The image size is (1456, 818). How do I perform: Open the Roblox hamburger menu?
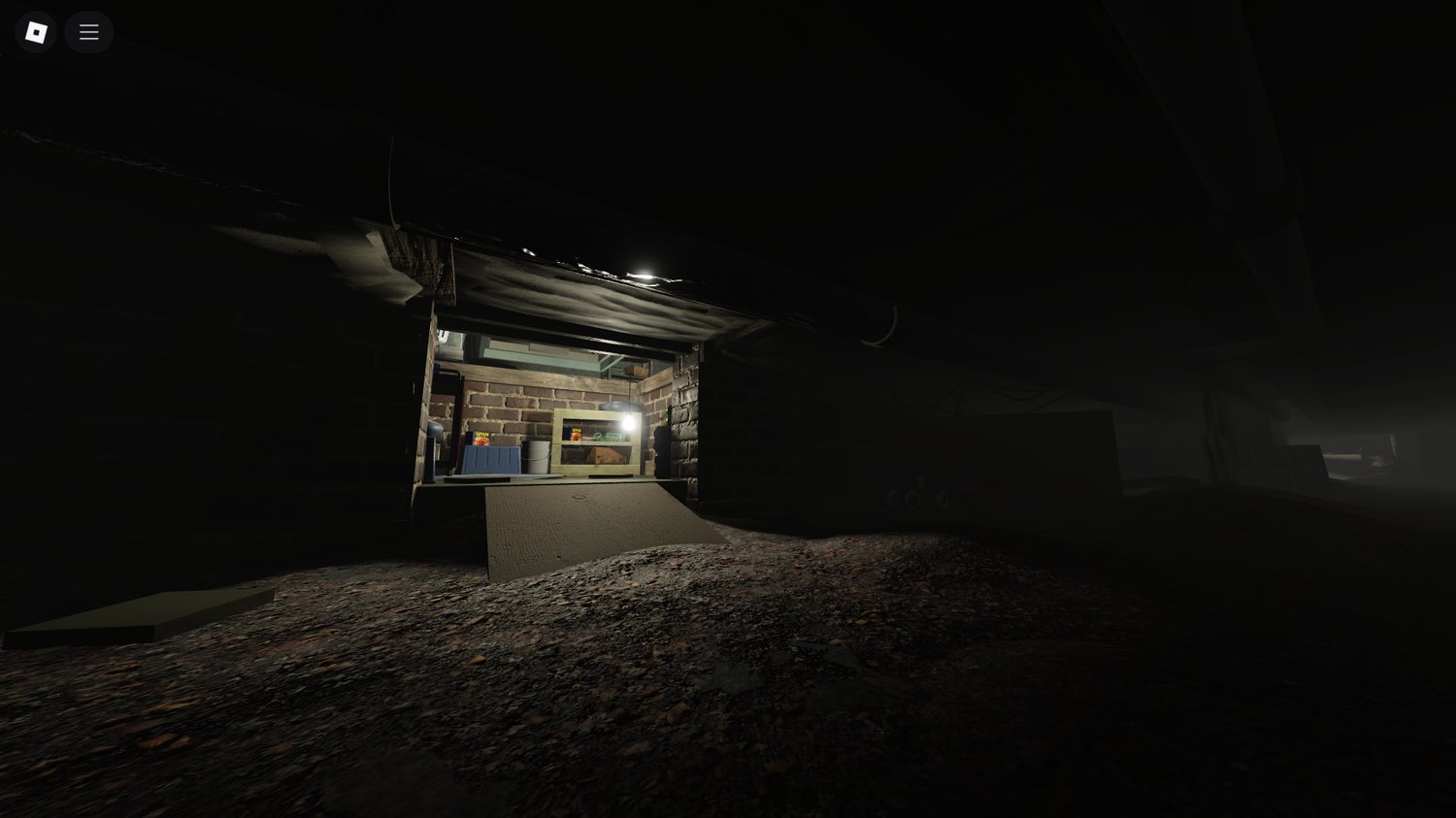(88, 32)
